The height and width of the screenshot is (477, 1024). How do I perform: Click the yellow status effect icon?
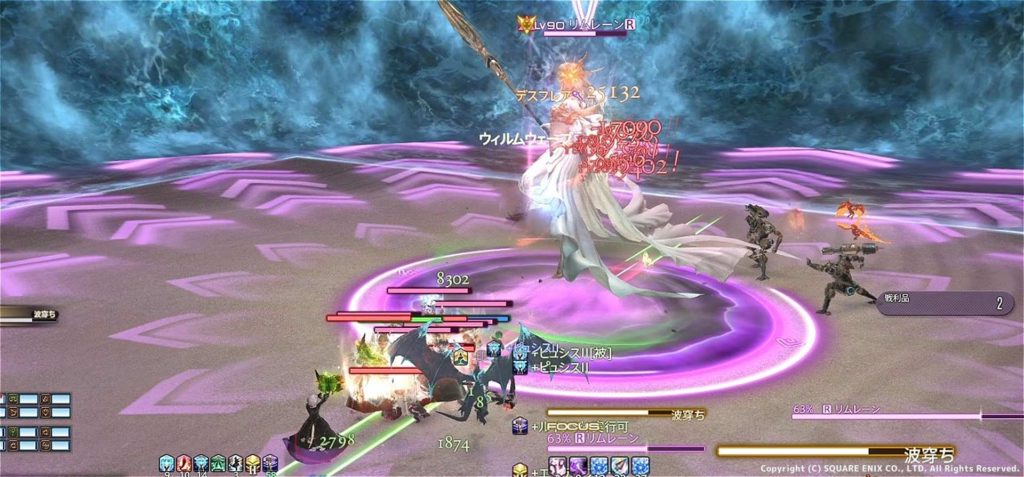[253, 463]
